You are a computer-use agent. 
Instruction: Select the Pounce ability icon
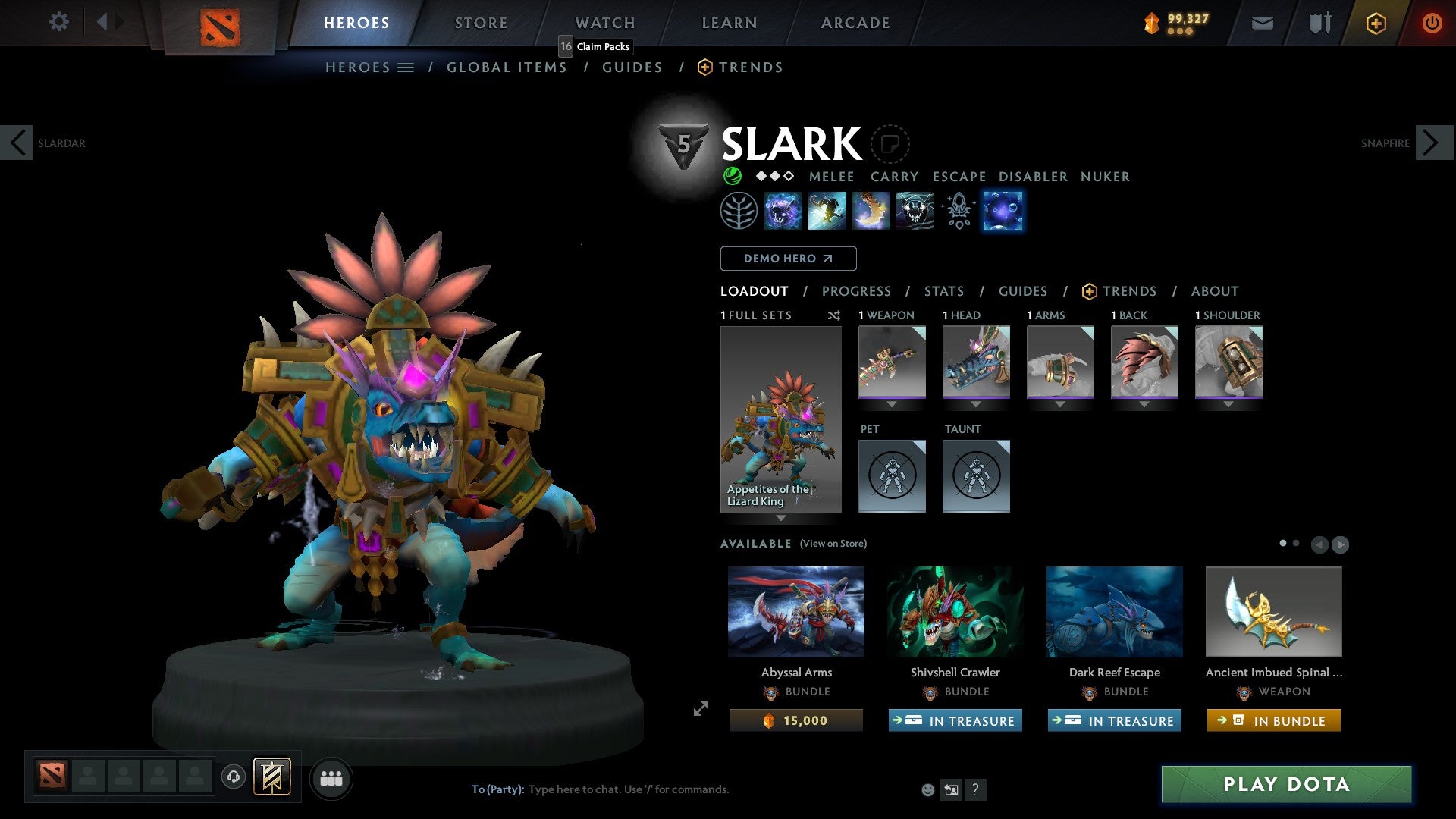[x=827, y=210]
